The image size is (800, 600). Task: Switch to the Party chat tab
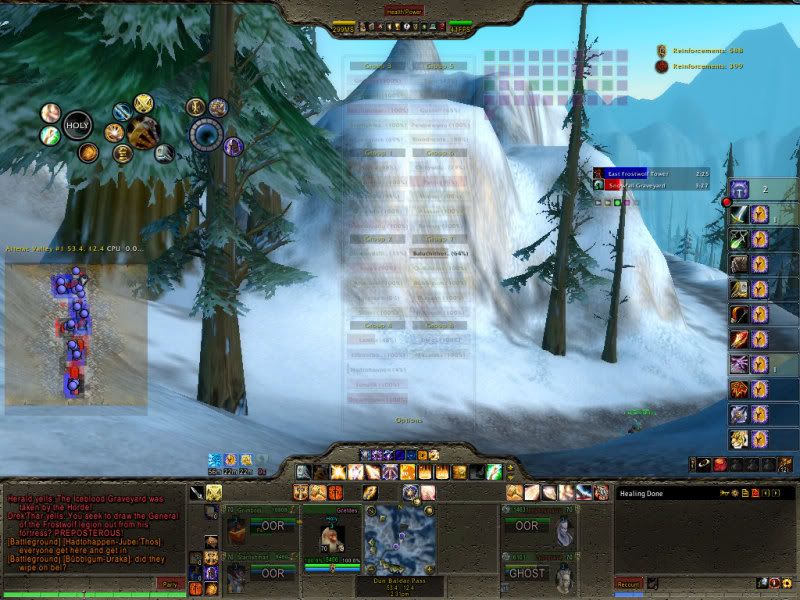(170, 583)
